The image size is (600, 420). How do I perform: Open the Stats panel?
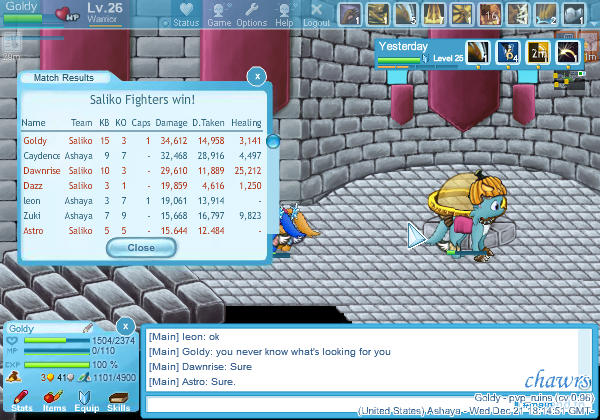[x=21, y=402]
